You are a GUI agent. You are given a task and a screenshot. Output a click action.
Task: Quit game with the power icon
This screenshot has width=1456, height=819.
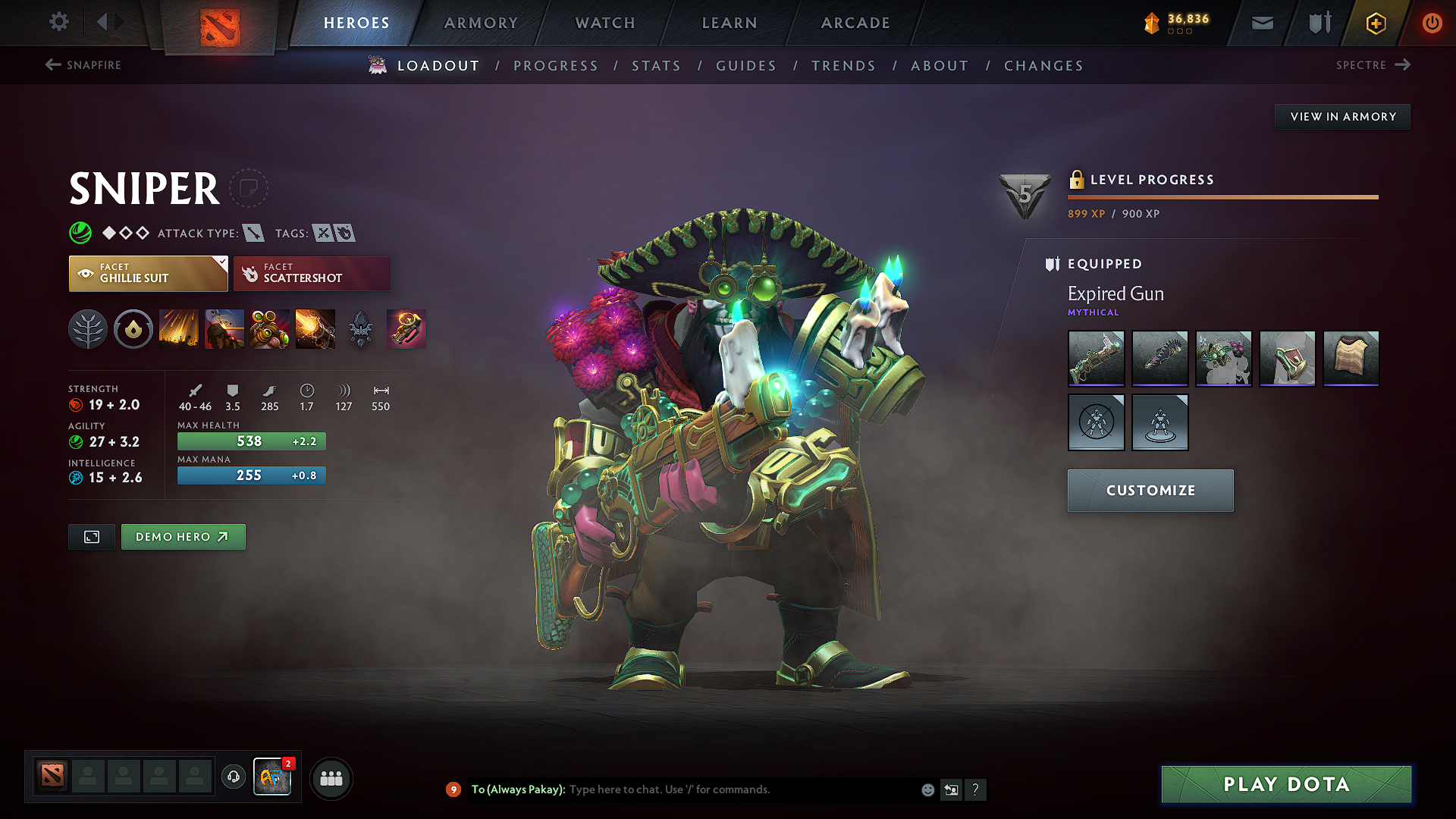[1432, 23]
